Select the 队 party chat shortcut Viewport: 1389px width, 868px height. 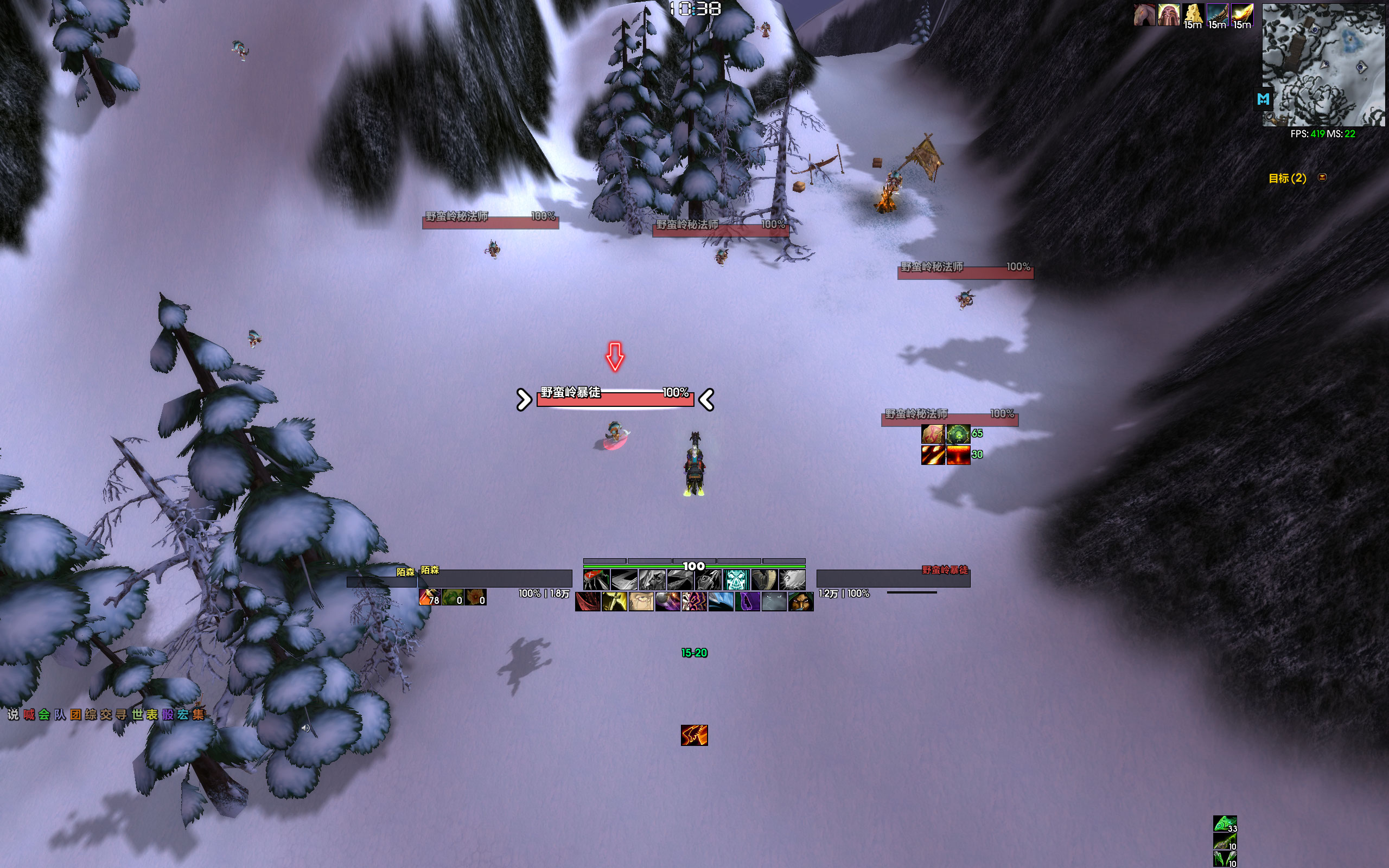[x=60, y=714]
